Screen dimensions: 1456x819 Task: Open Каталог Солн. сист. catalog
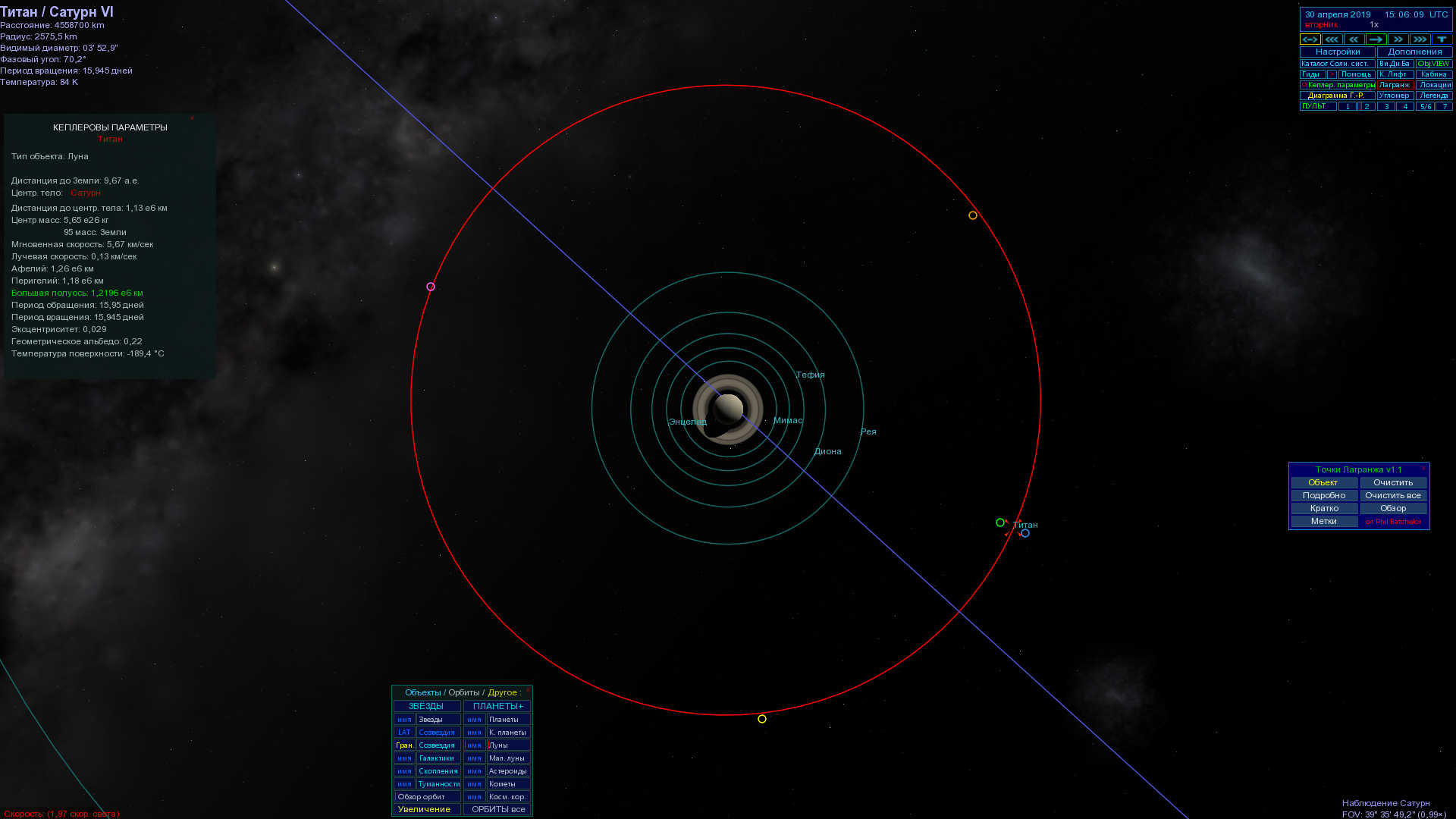[x=1337, y=64]
